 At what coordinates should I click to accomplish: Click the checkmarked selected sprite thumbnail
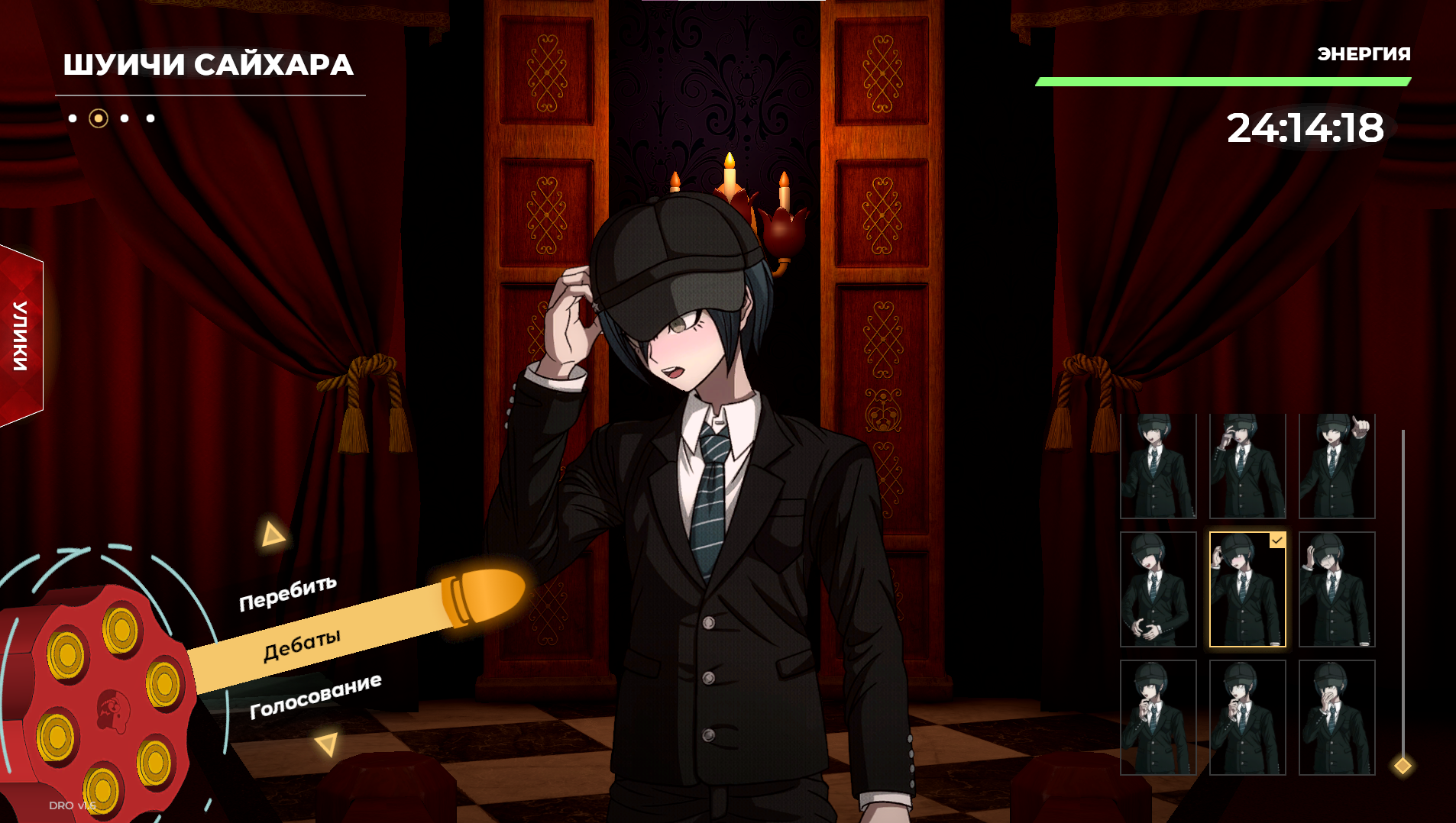pyautogui.click(x=1247, y=589)
